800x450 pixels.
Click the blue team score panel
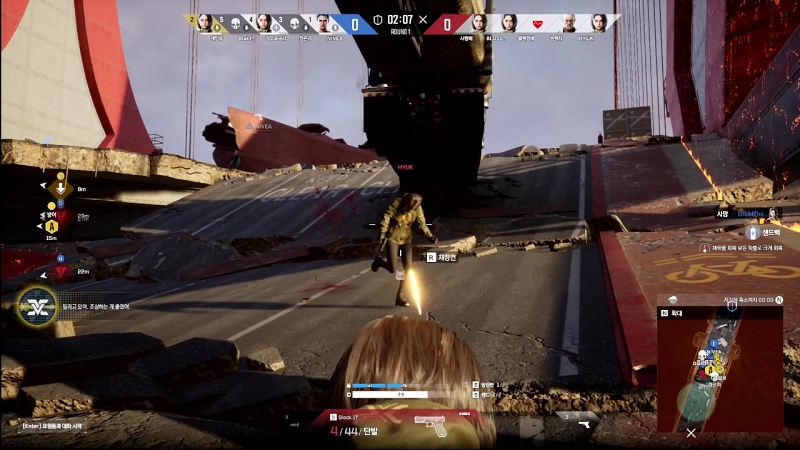pyautogui.click(x=357, y=20)
